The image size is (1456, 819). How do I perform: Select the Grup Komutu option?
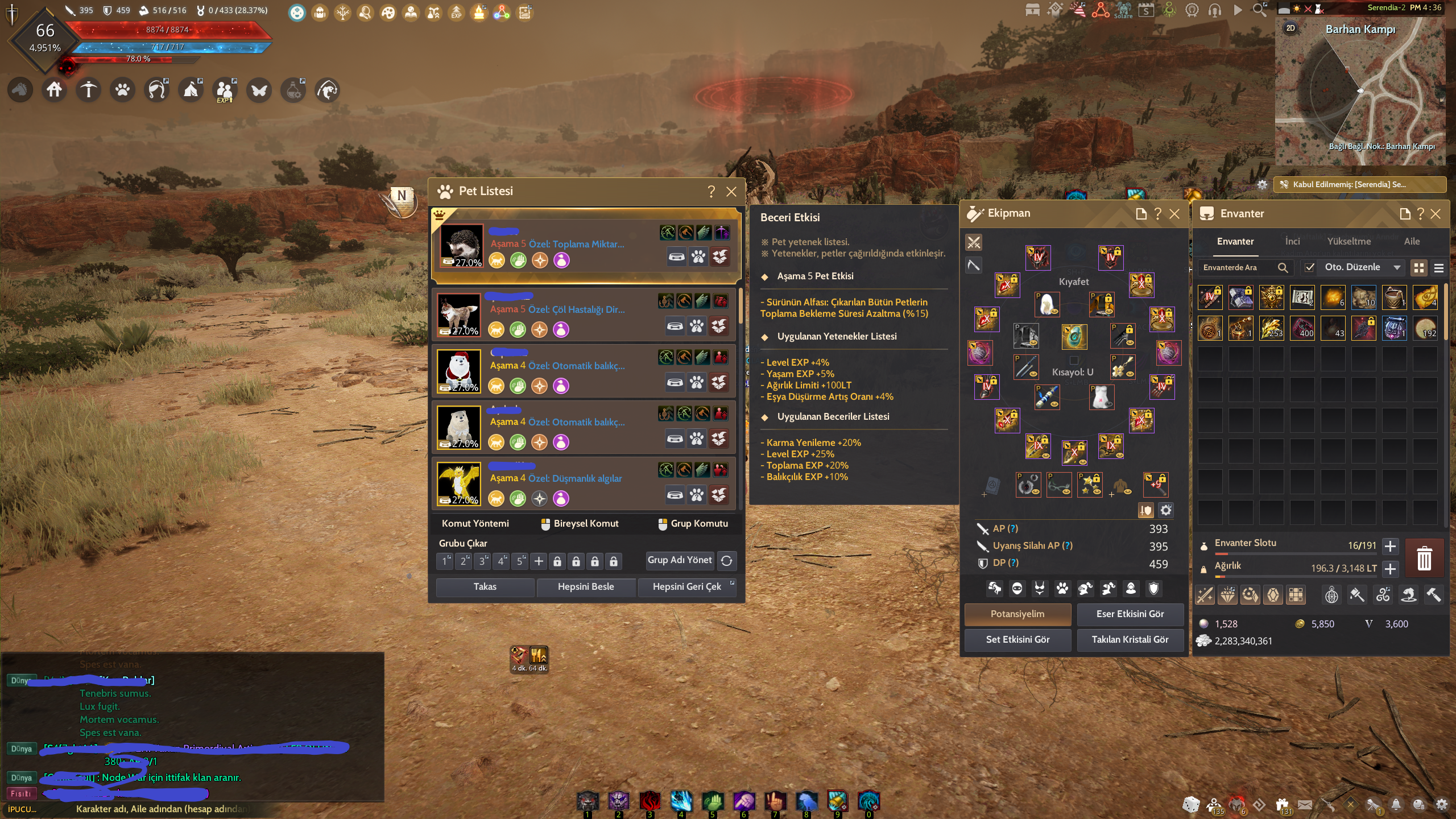click(693, 523)
